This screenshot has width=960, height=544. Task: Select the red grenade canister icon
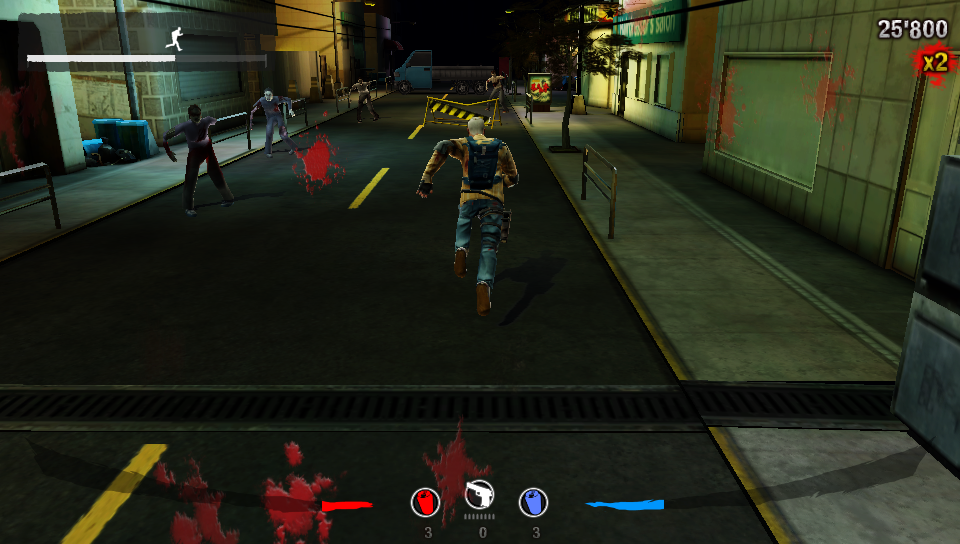(426, 501)
